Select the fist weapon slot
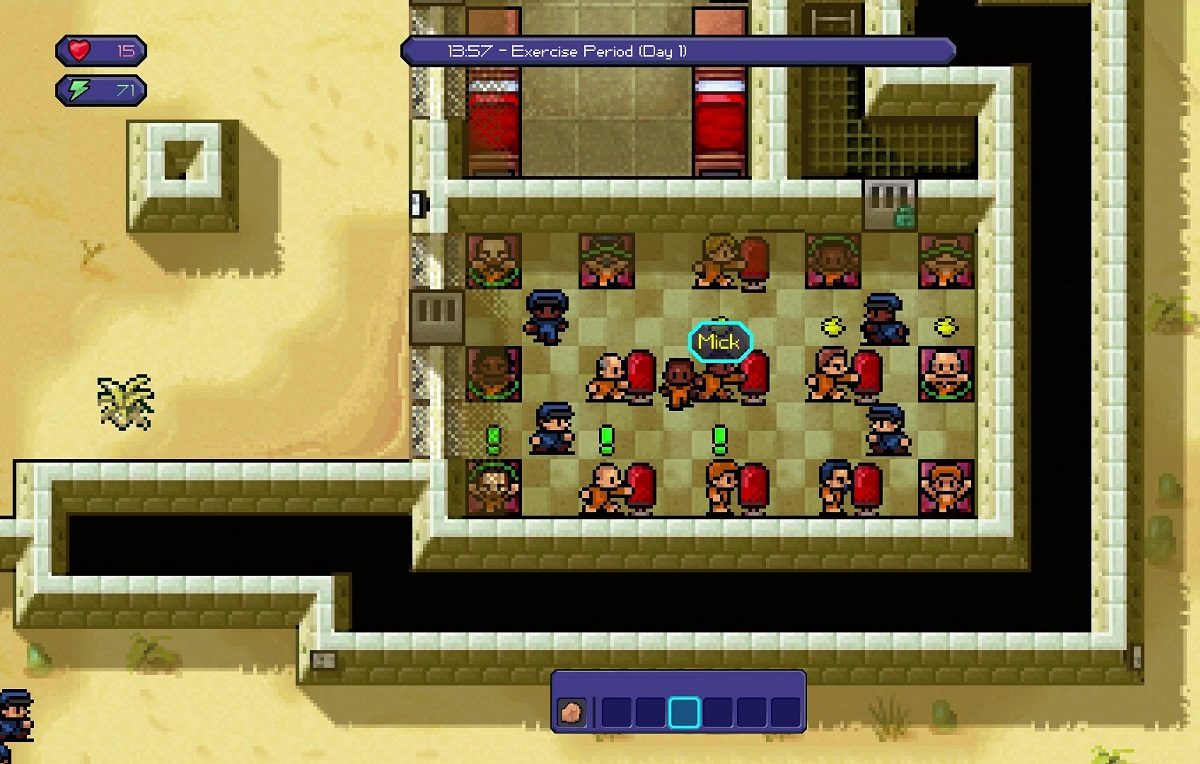The image size is (1200, 764). click(x=573, y=711)
